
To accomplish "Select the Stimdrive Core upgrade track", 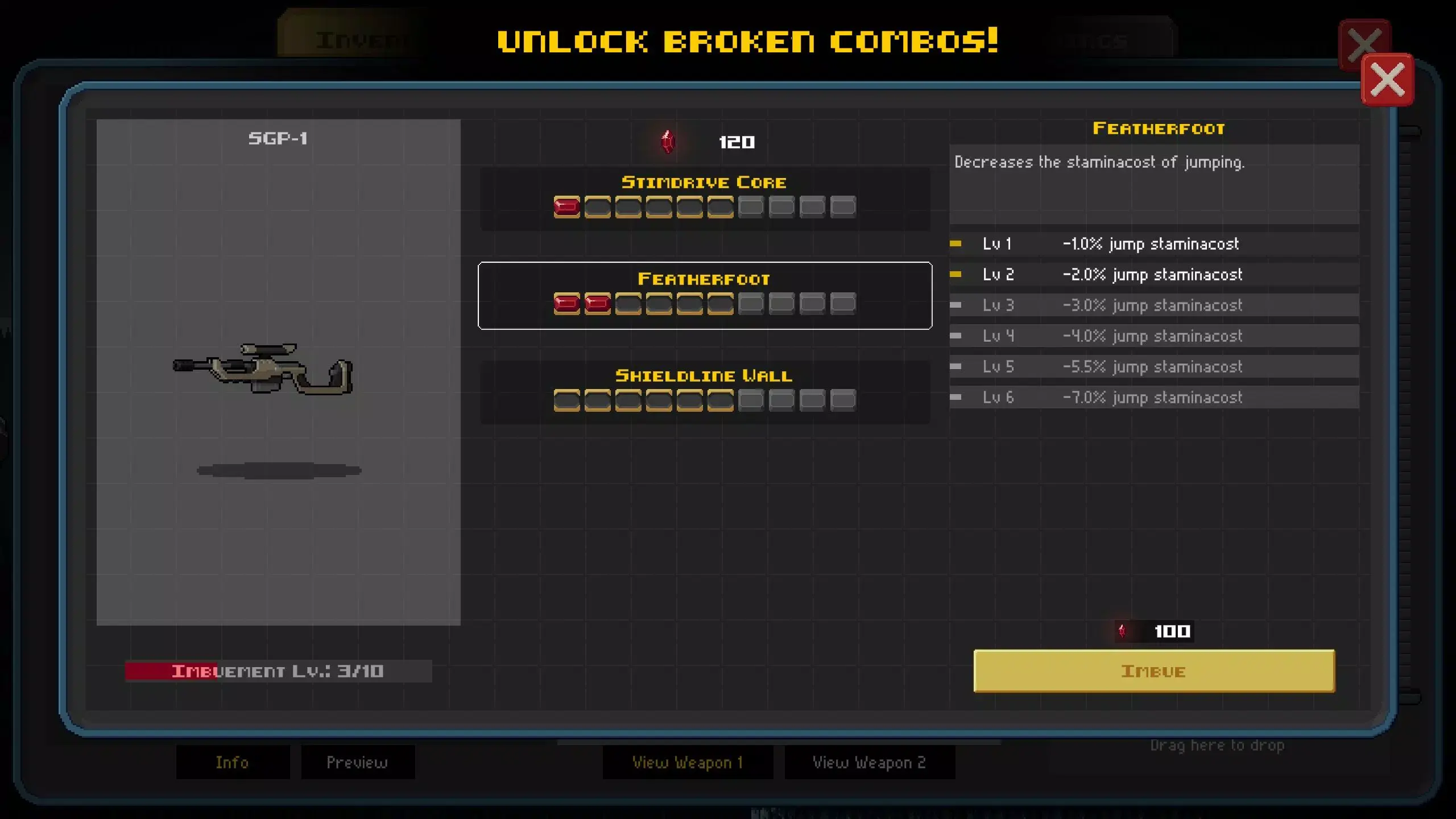I will (x=705, y=198).
